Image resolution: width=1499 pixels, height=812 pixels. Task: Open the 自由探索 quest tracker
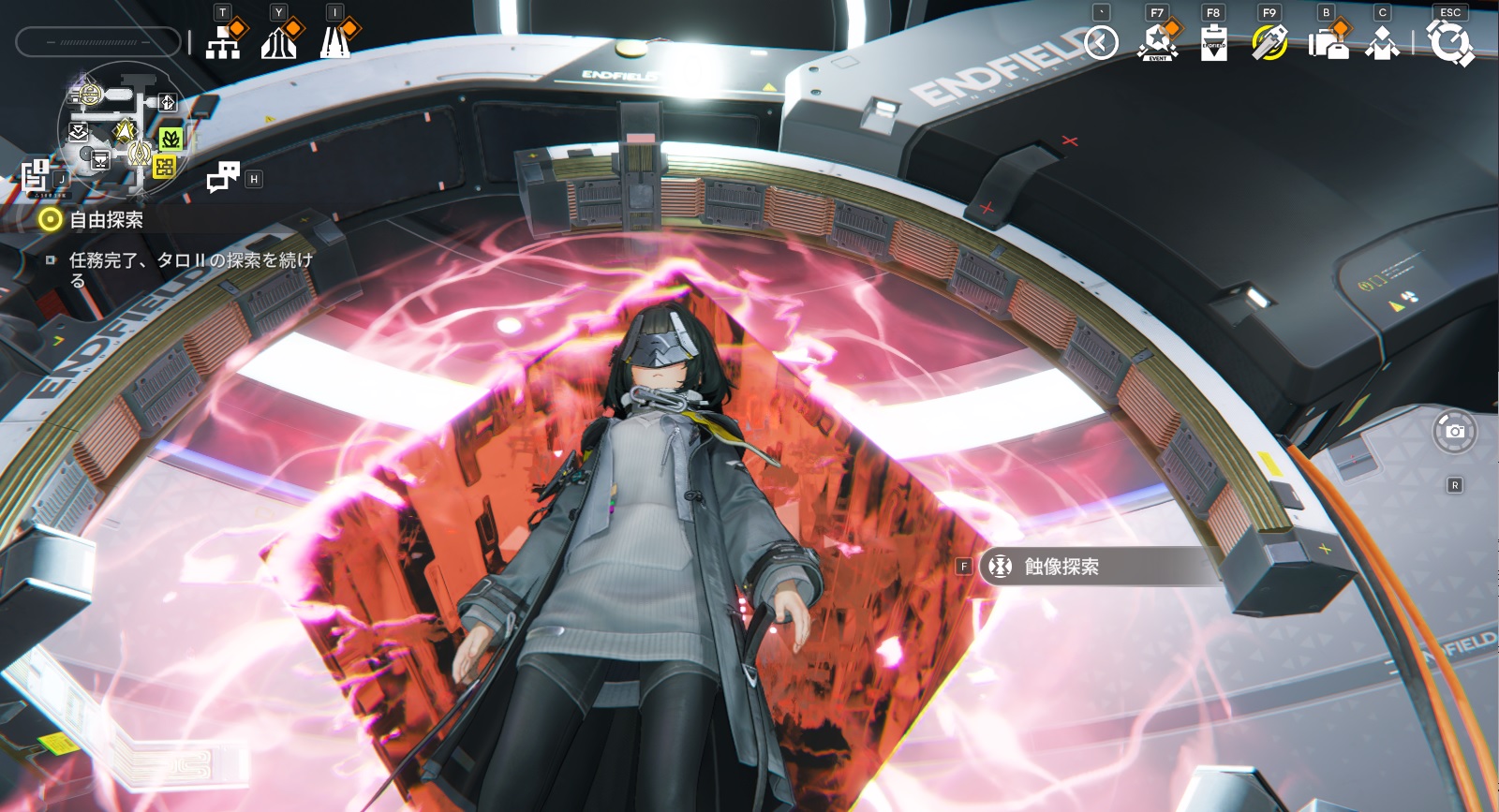pos(106,220)
